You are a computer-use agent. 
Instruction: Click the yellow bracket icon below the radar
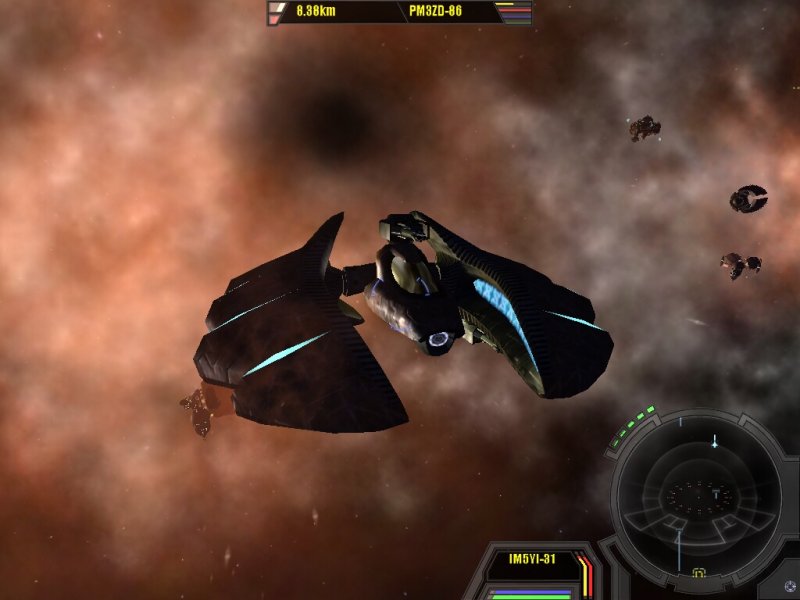point(699,574)
